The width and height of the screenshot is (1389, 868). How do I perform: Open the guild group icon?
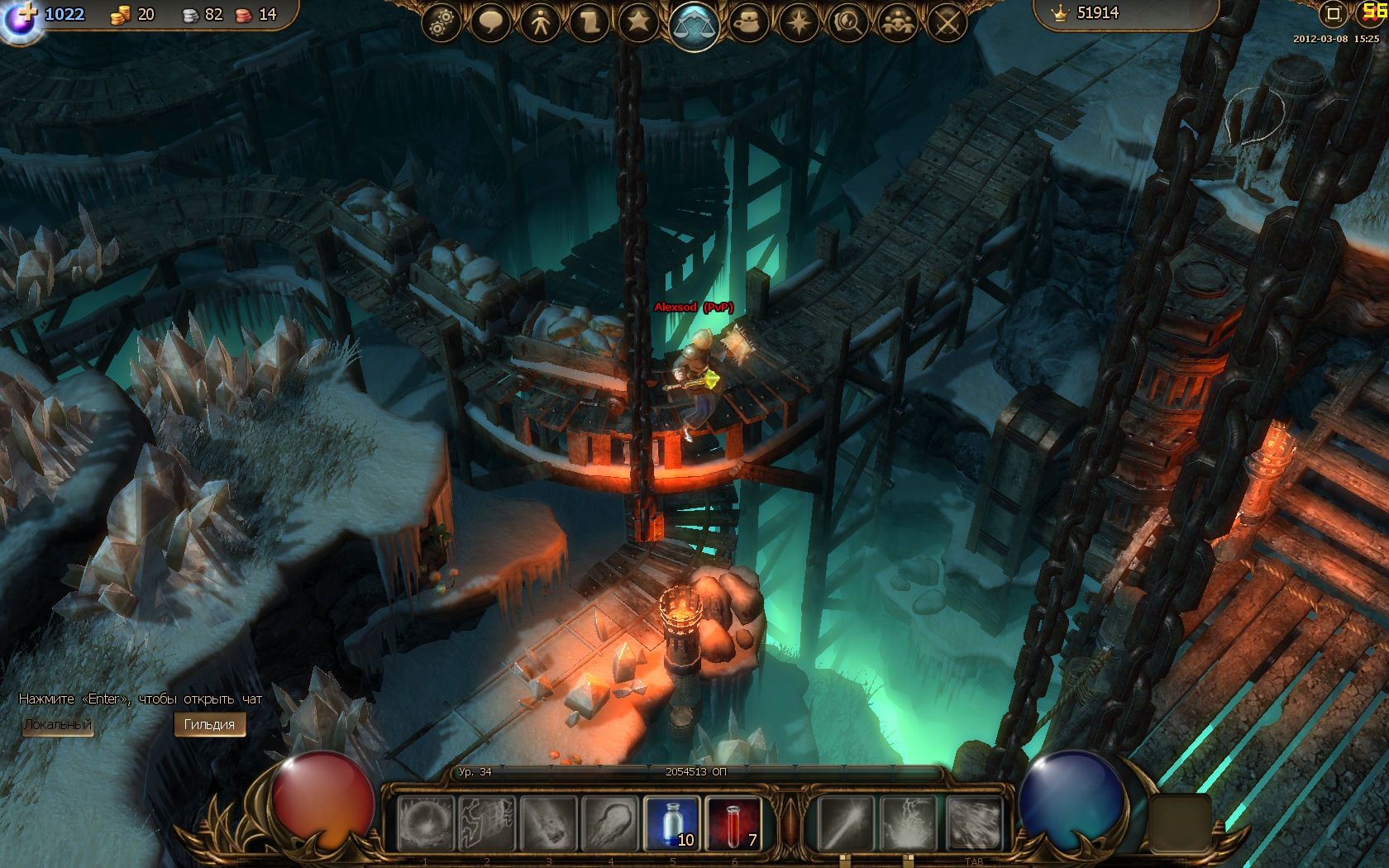[x=898, y=23]
